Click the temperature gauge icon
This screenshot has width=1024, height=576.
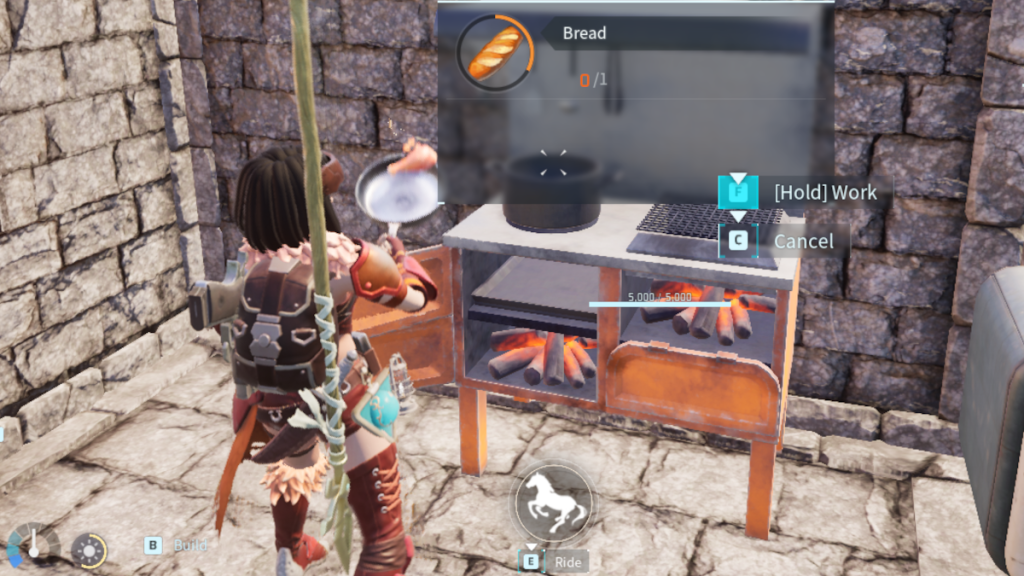tap(32, 545)
